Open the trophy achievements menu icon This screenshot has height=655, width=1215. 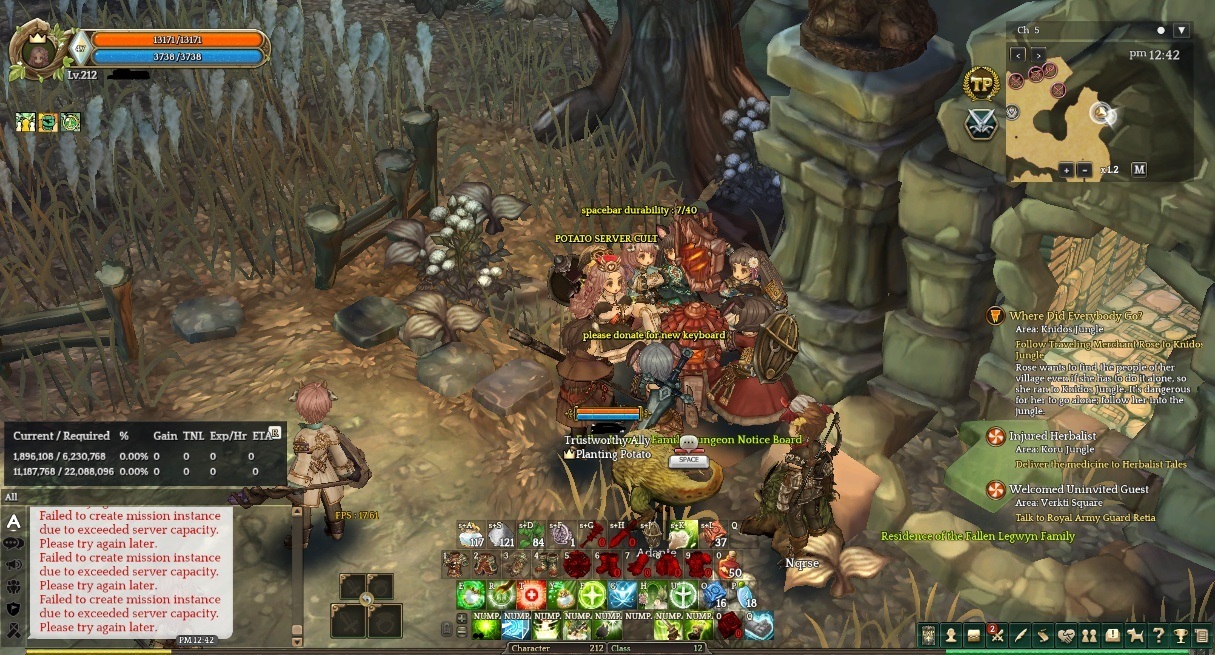pos(1181,635)
